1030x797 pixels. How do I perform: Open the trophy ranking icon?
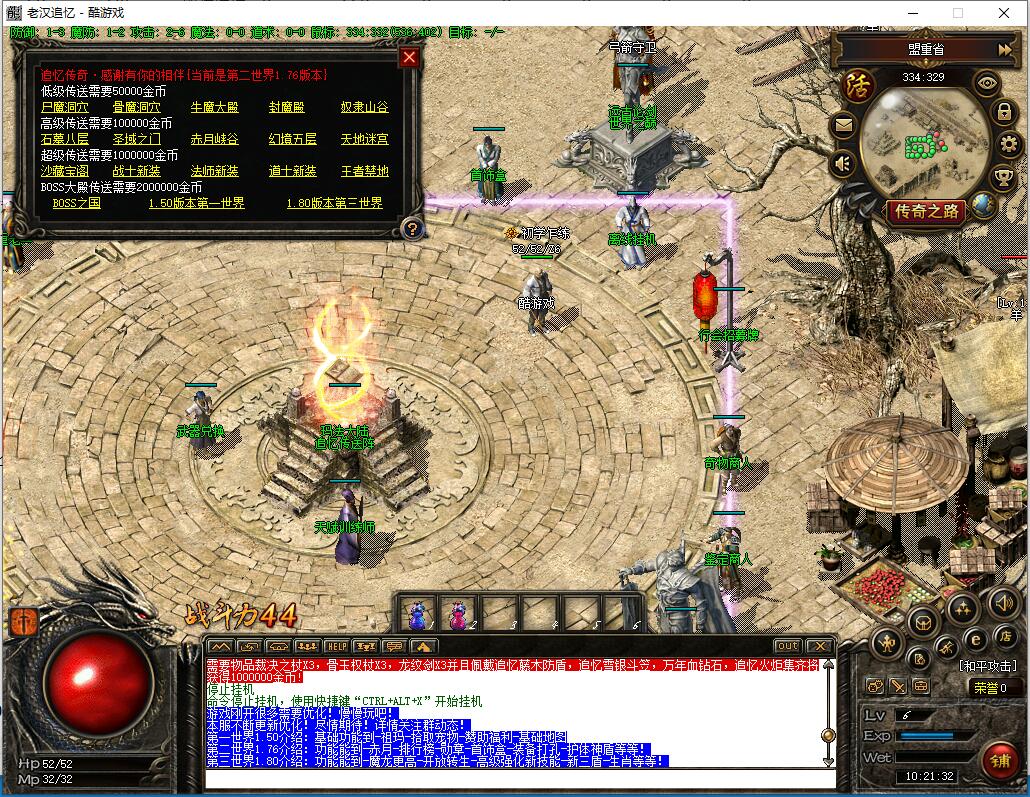pyautogui.click(x=1002, y=177)
